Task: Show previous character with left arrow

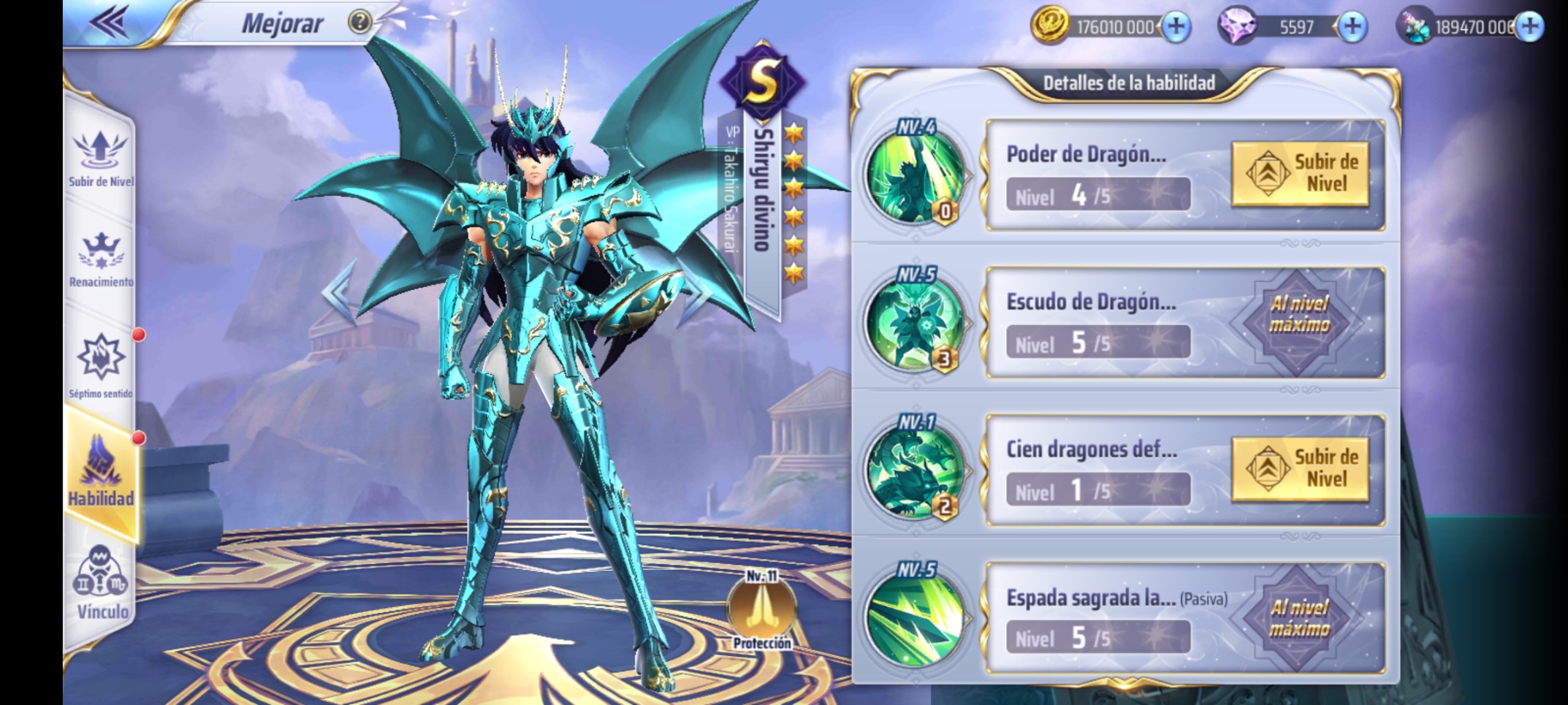Action: (339, 292)
